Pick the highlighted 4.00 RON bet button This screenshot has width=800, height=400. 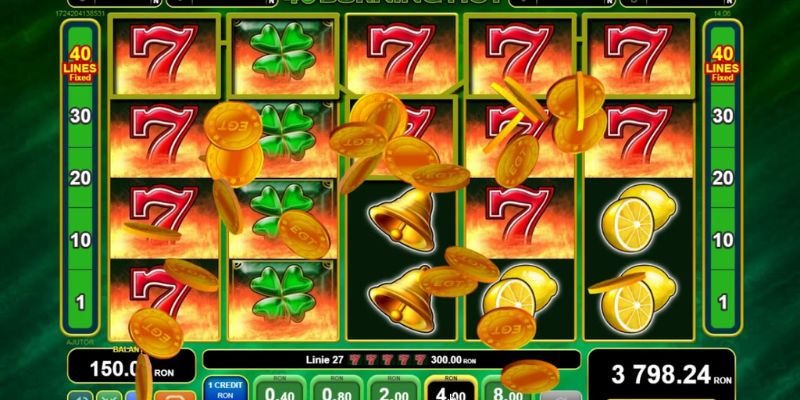pos(449,388)
